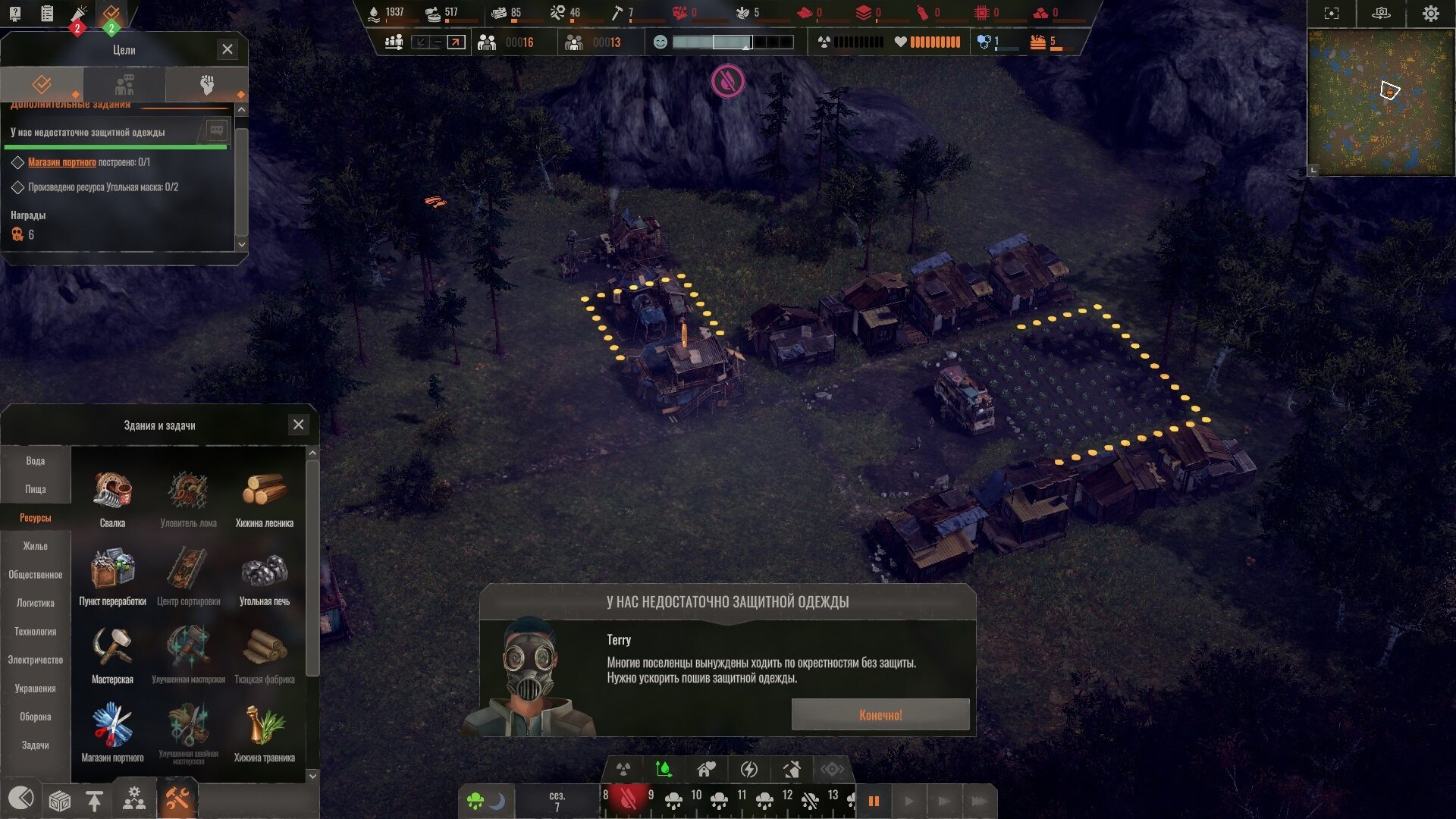This screenshot has width=1456, height=819.
Task: Close the Цели objectives panel
Action: tap(227, 49)
